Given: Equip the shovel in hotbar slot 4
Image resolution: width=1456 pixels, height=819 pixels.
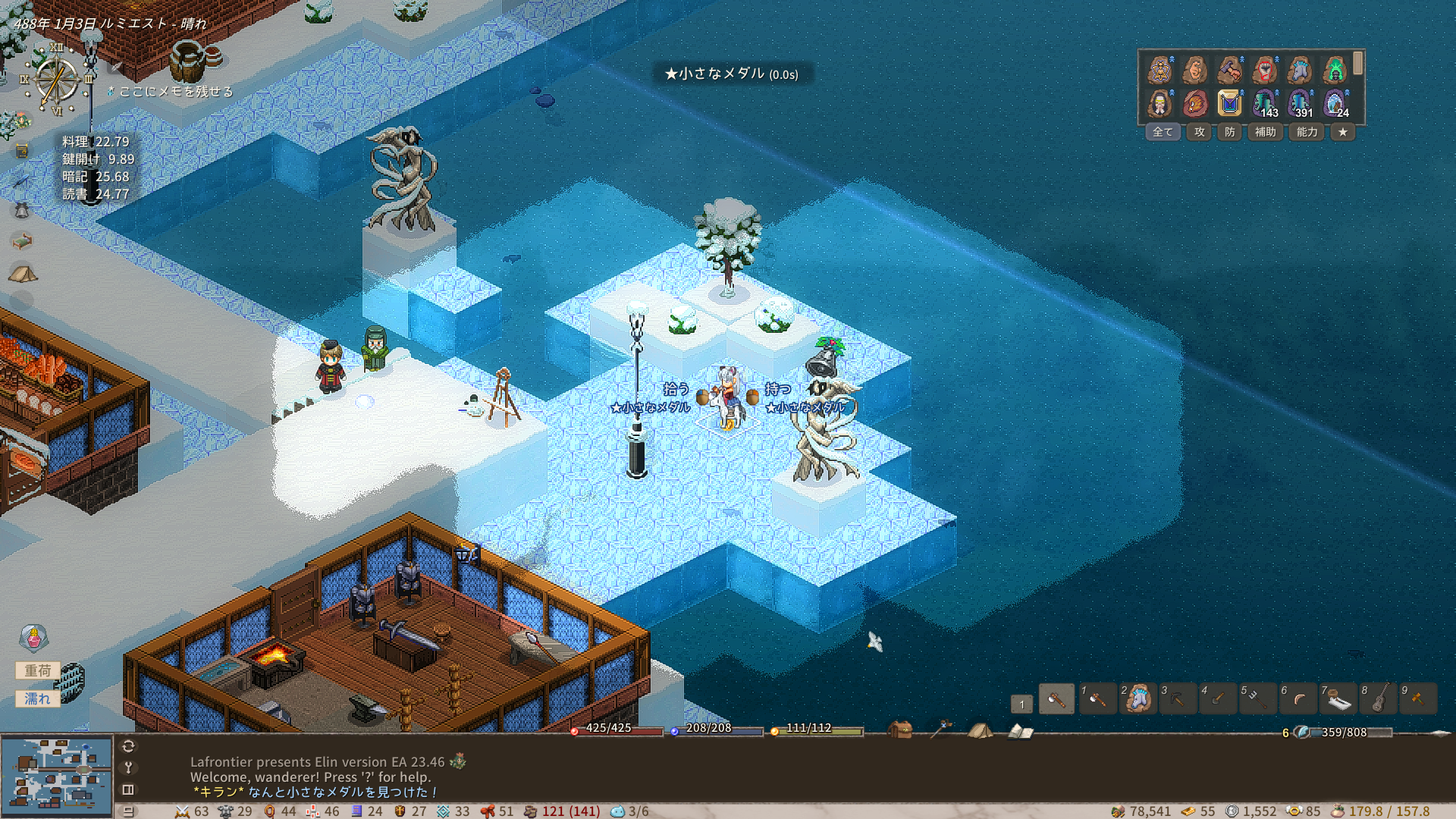Looking at the screenshot, I should pyautogui.click(x=1218, y=699).
